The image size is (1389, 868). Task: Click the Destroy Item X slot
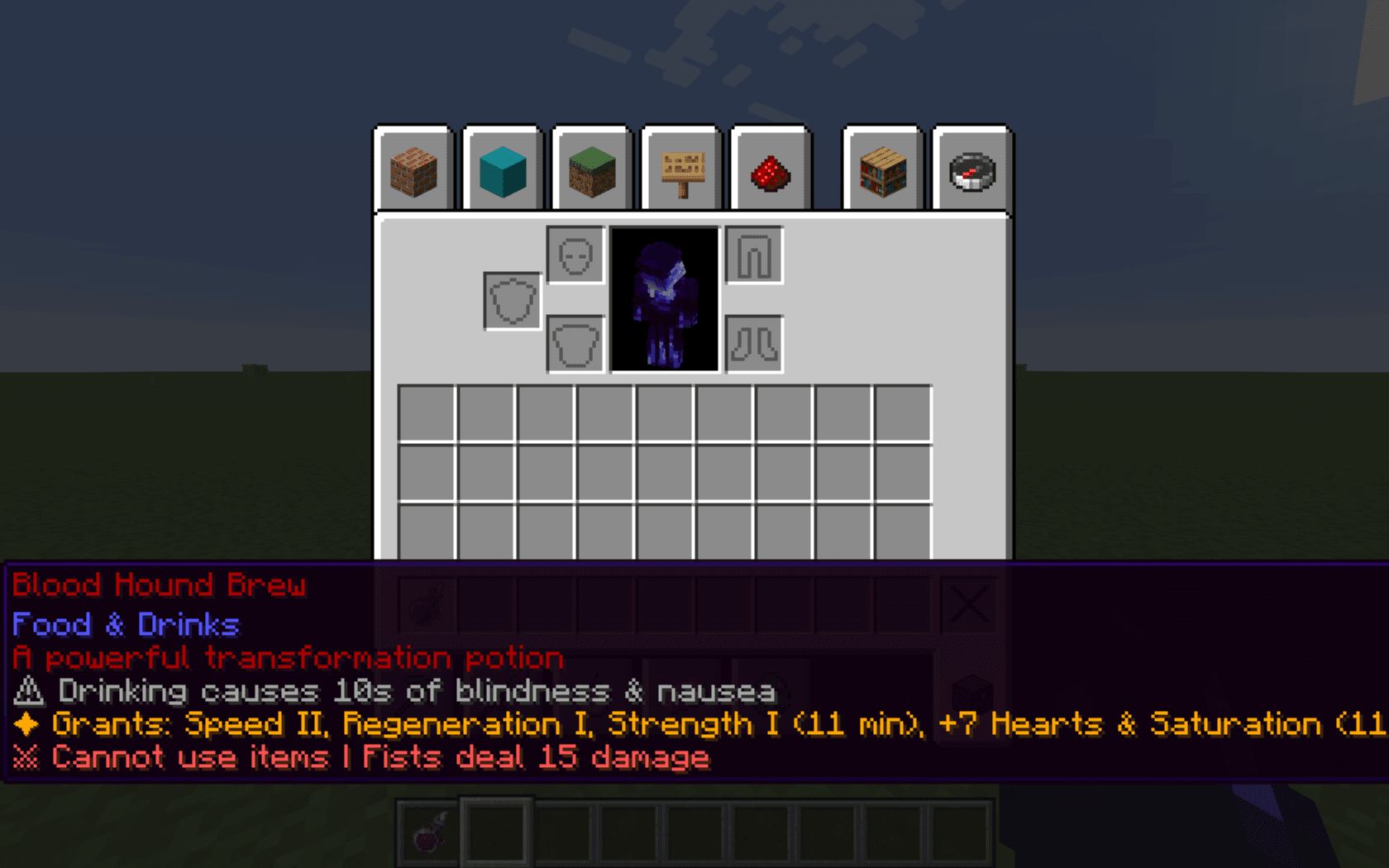pyautogui.click(x=968, y=605)
